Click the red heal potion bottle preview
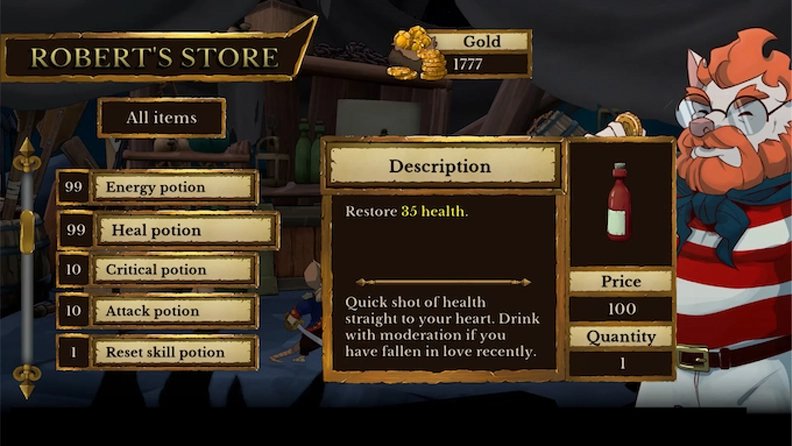Image resolution: width=792 pixels, height=446 pixels. (x=619, y=202)
